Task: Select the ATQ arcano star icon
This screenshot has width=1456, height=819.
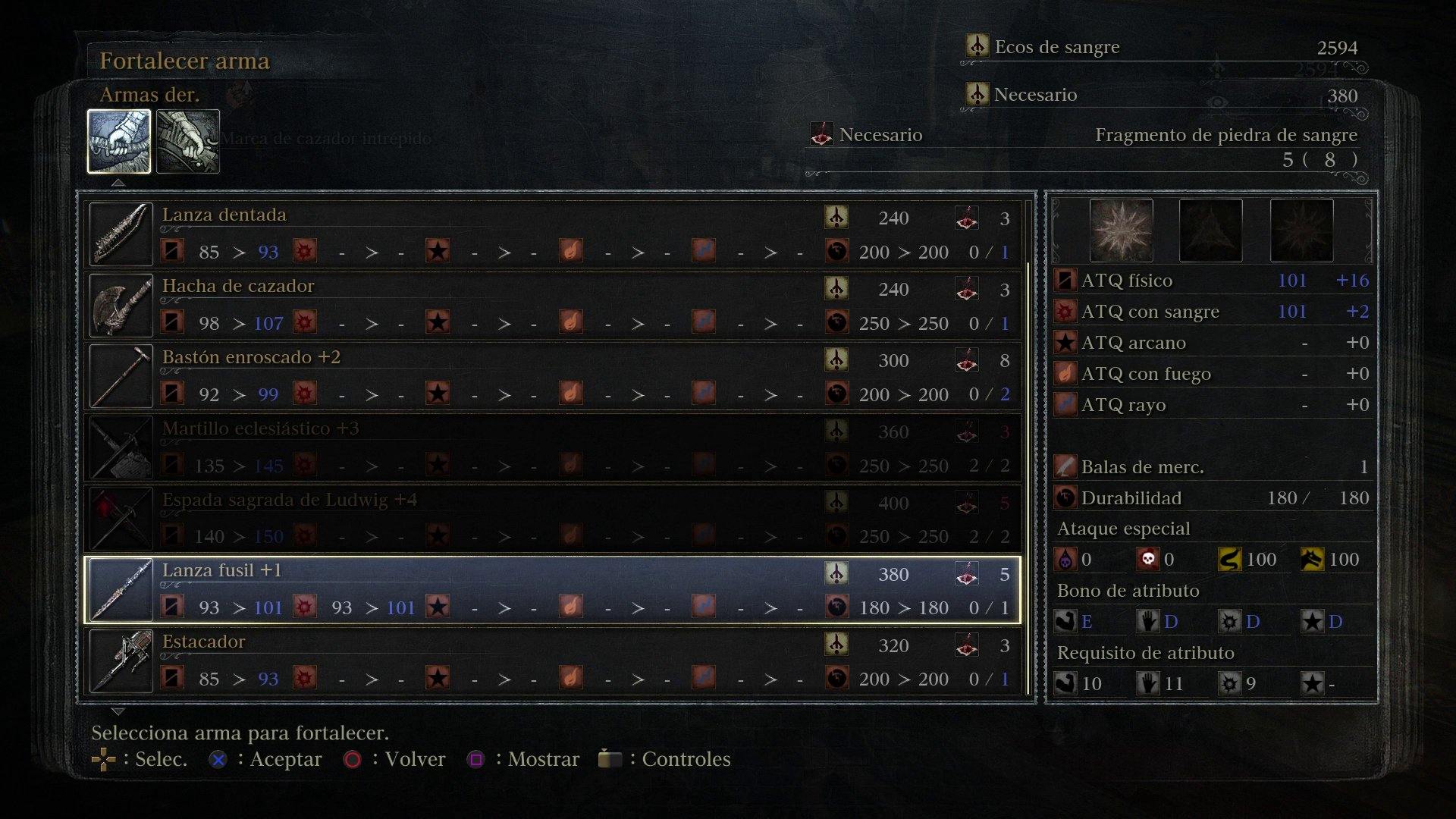Action: [x=1065, y=343]
